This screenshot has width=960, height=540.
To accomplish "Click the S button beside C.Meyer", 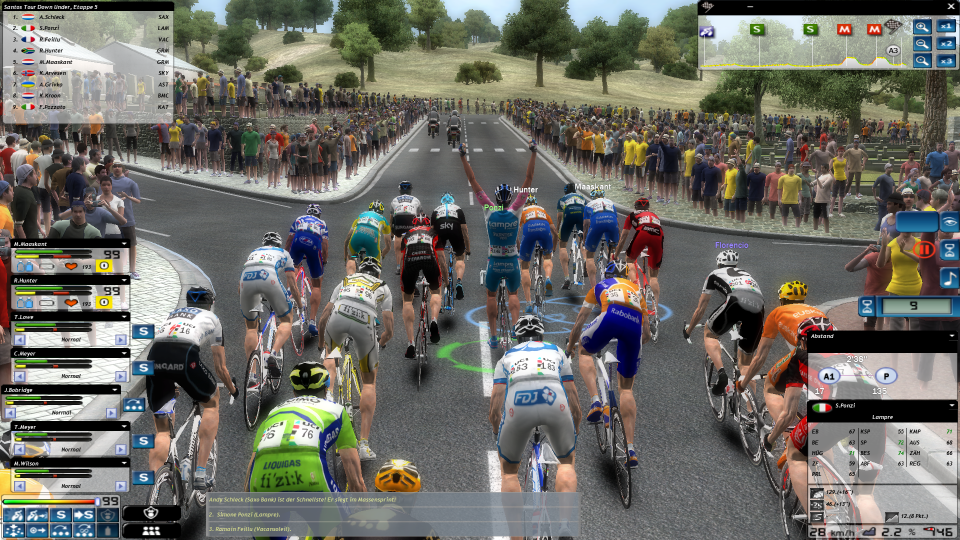I will (x=143, y=367).
